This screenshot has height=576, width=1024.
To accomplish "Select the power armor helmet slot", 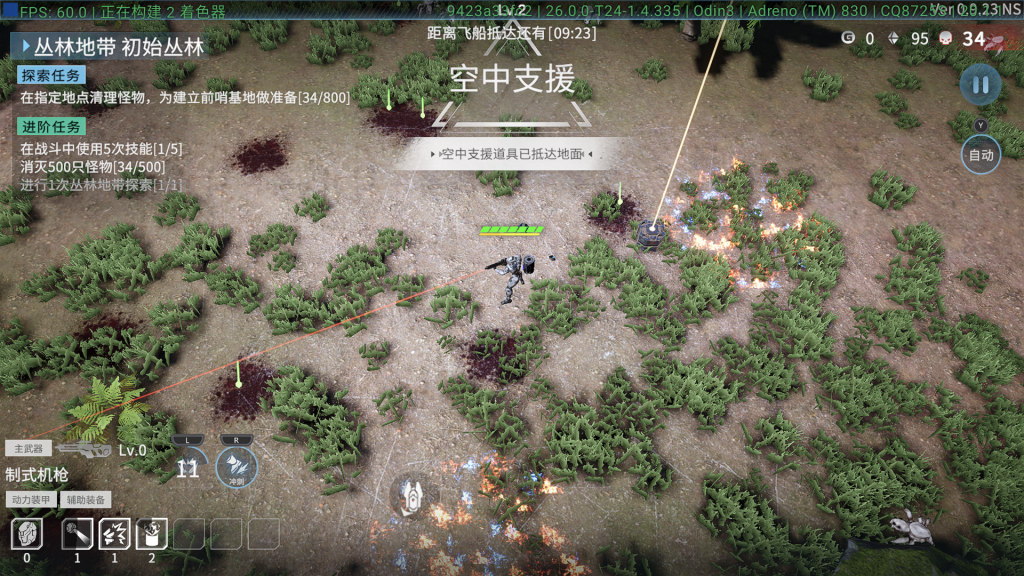I will pos(27,534).
